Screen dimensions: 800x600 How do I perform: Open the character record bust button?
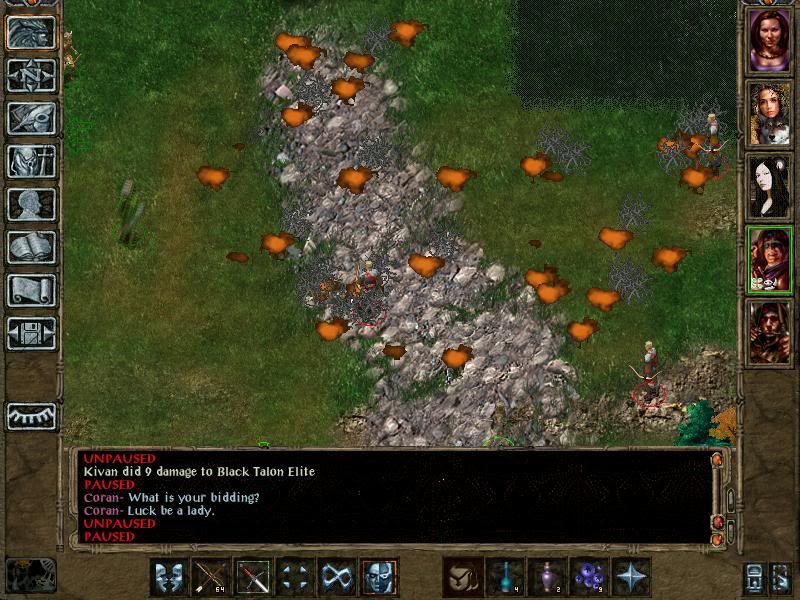click(31, 204)
